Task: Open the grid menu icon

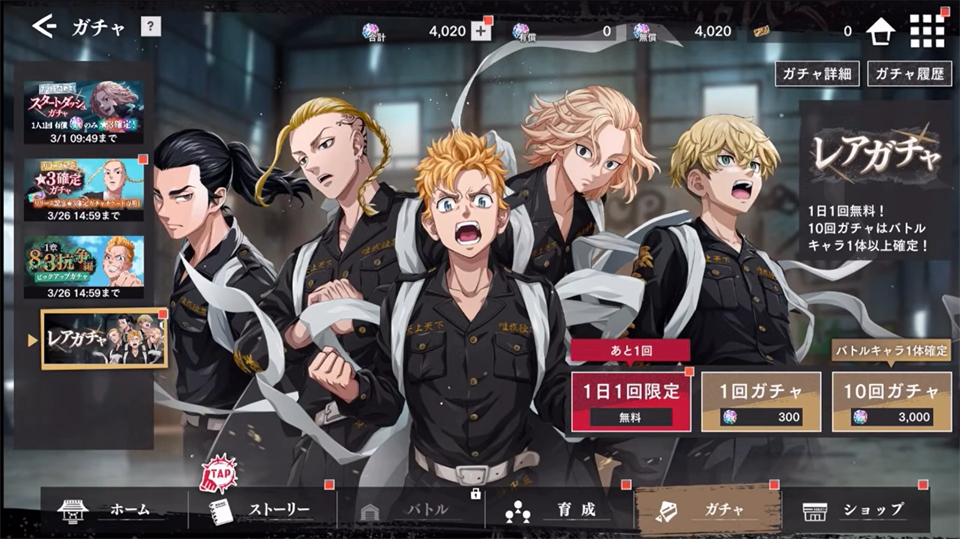Action: pos(927,31)
